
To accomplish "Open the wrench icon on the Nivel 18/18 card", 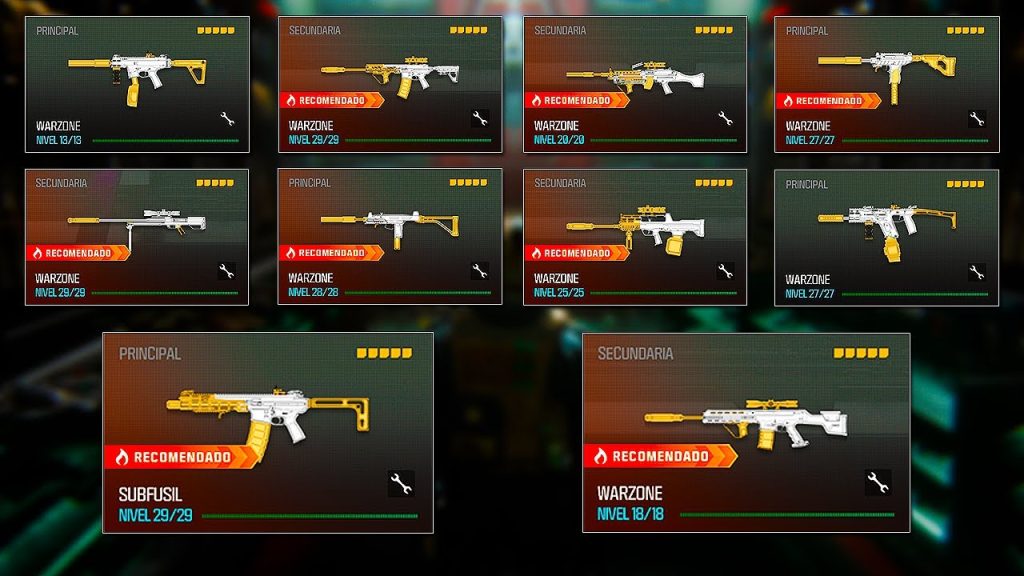I will (x=879, y=483).
